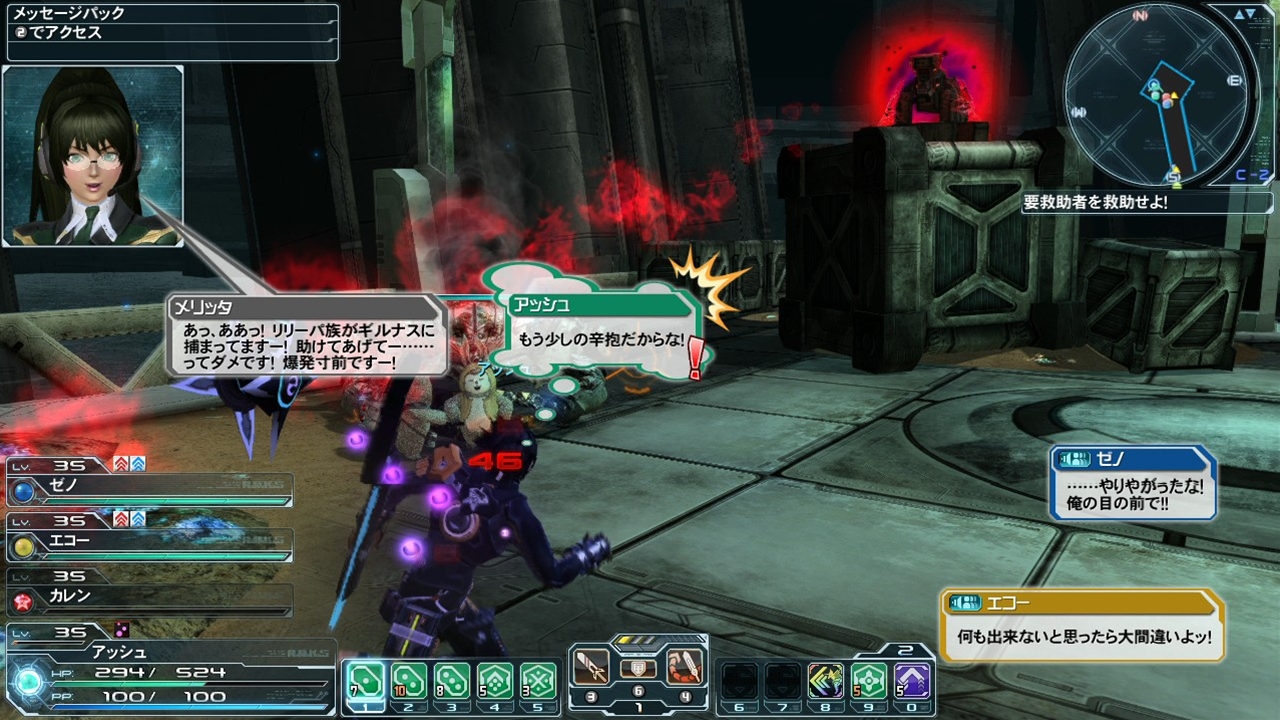Select the sword weapon action icon
Viewport: 1280px width, 720px height.
click(591, 666)
